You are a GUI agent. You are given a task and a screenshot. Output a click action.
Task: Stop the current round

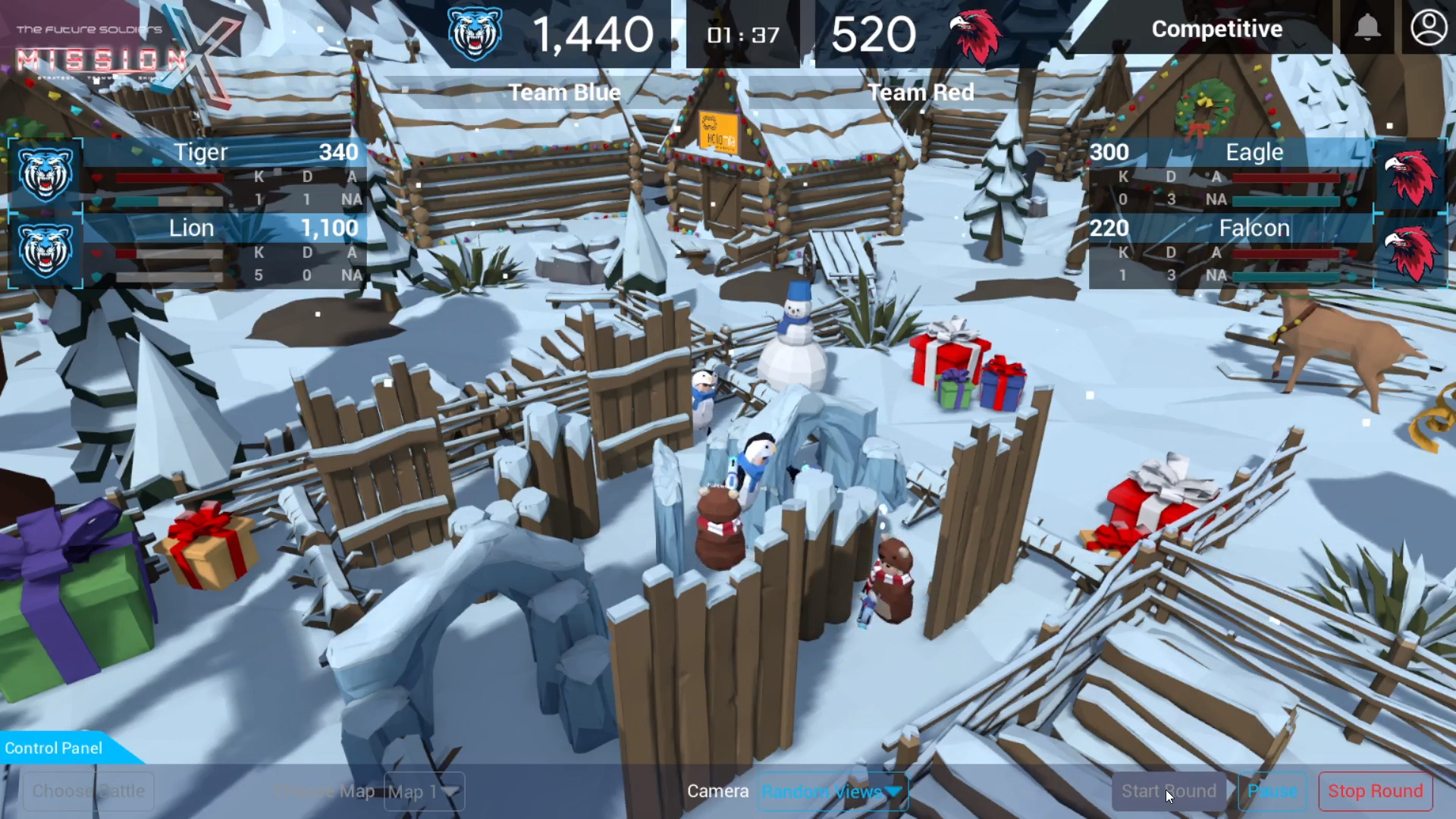coord(1375,791)
